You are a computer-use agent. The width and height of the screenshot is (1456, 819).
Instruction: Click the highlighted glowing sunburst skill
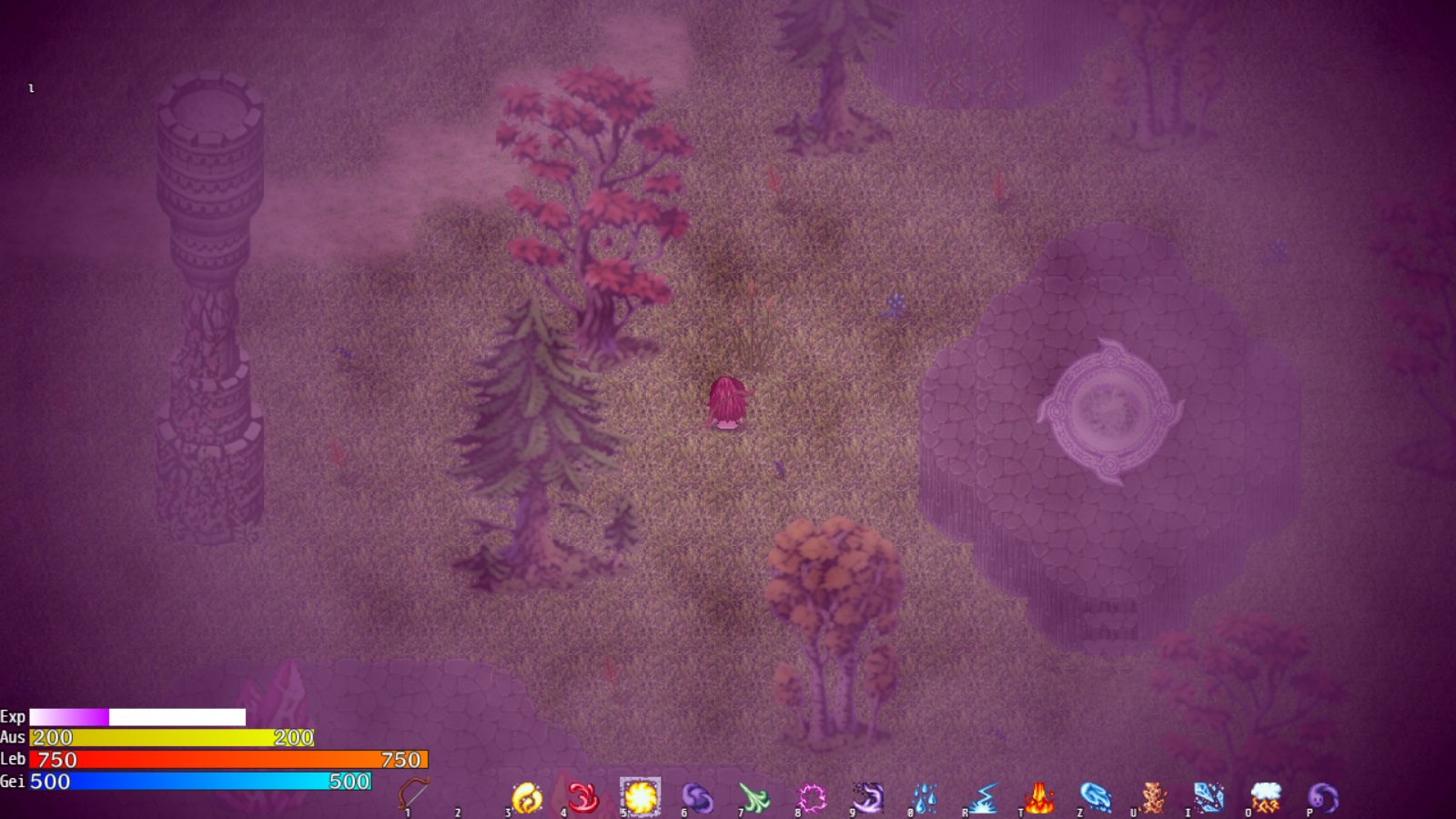[640, 797]
